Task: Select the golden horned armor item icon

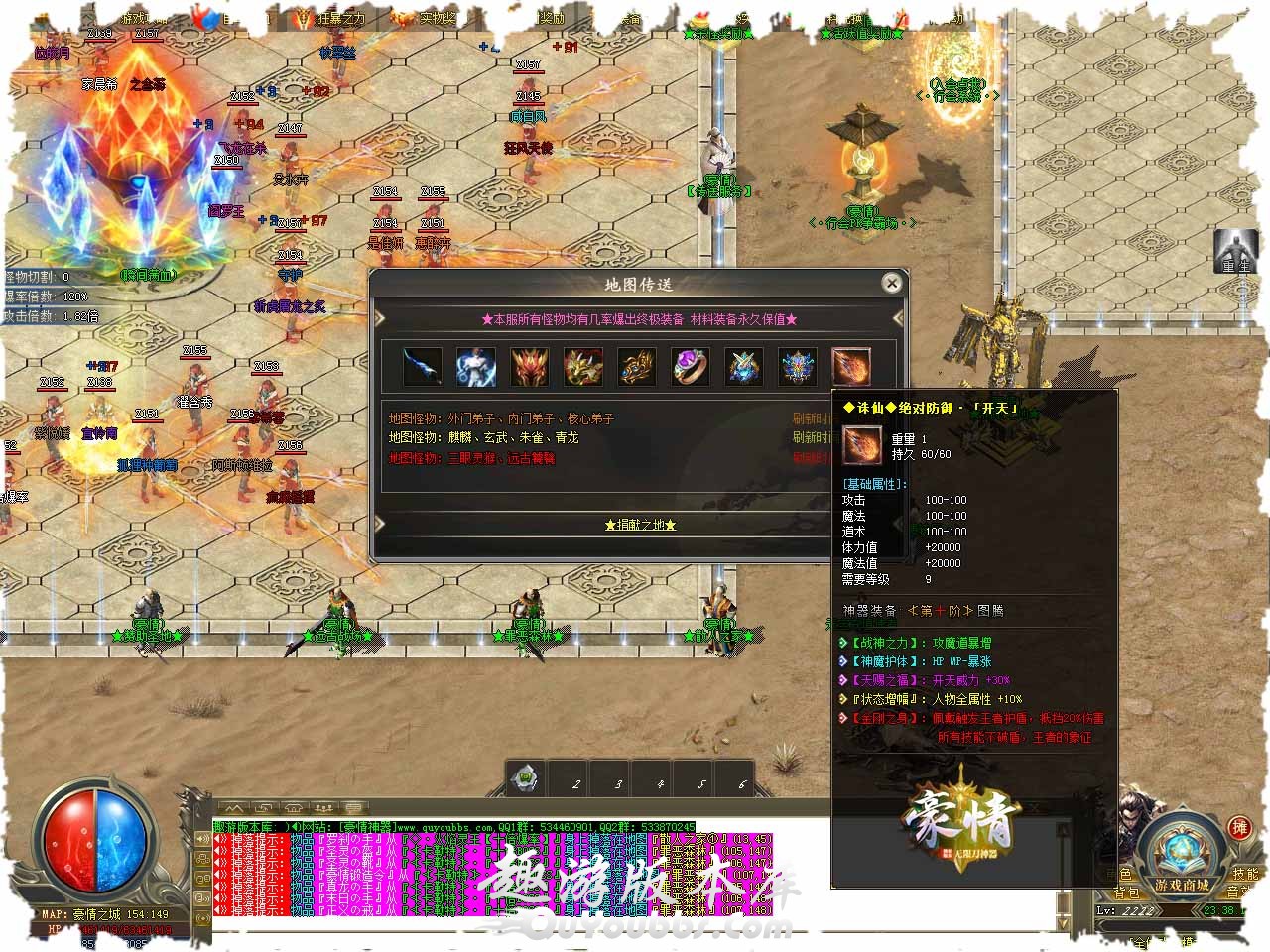Action: click(583, 367)
